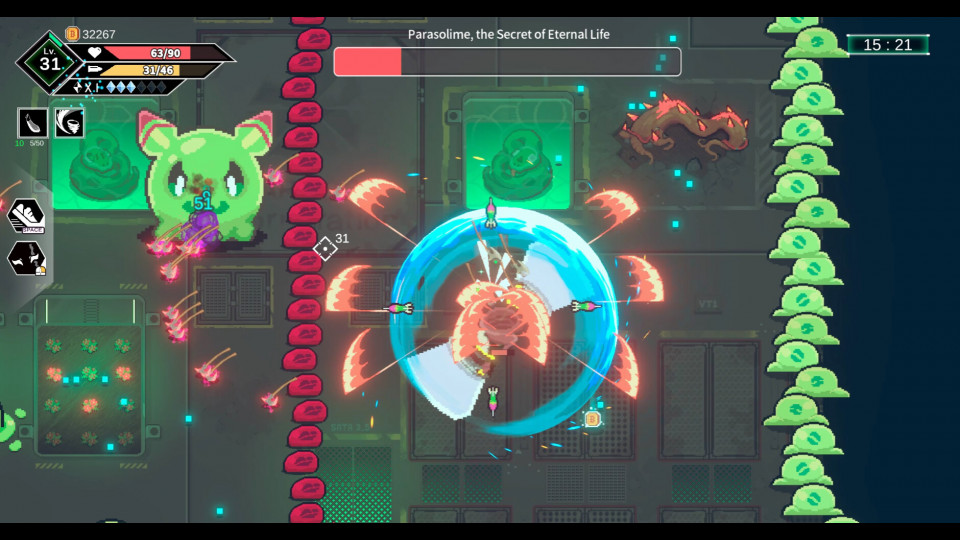
Task: Select the whirlwind tornado skill icon
Action: pyautogui.click(x=69, y=123)
